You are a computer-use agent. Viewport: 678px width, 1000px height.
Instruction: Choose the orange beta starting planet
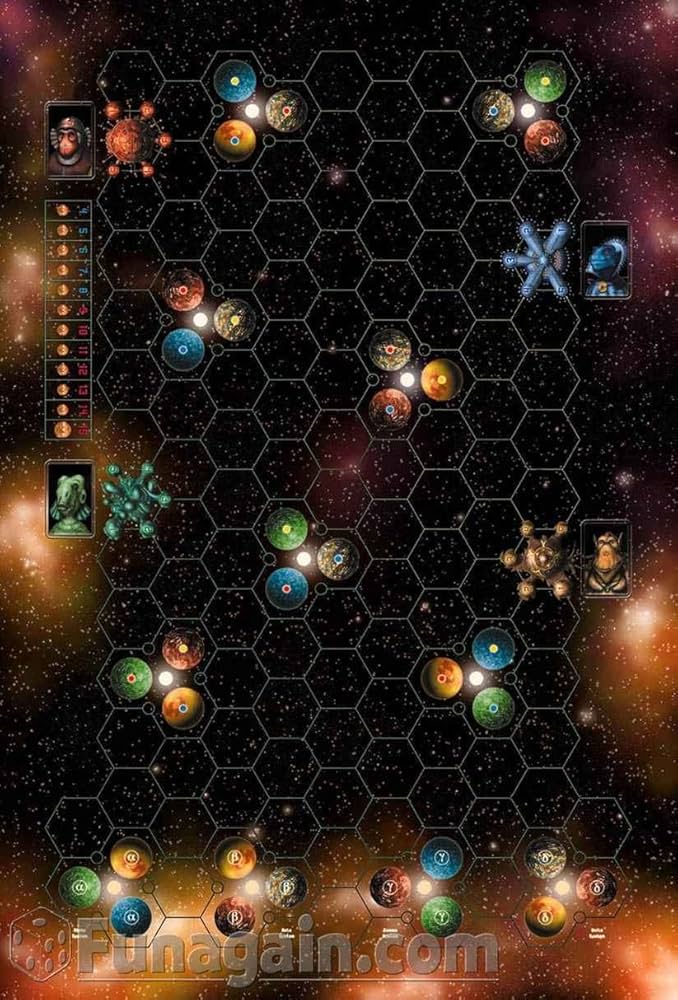tap(237, 858)
